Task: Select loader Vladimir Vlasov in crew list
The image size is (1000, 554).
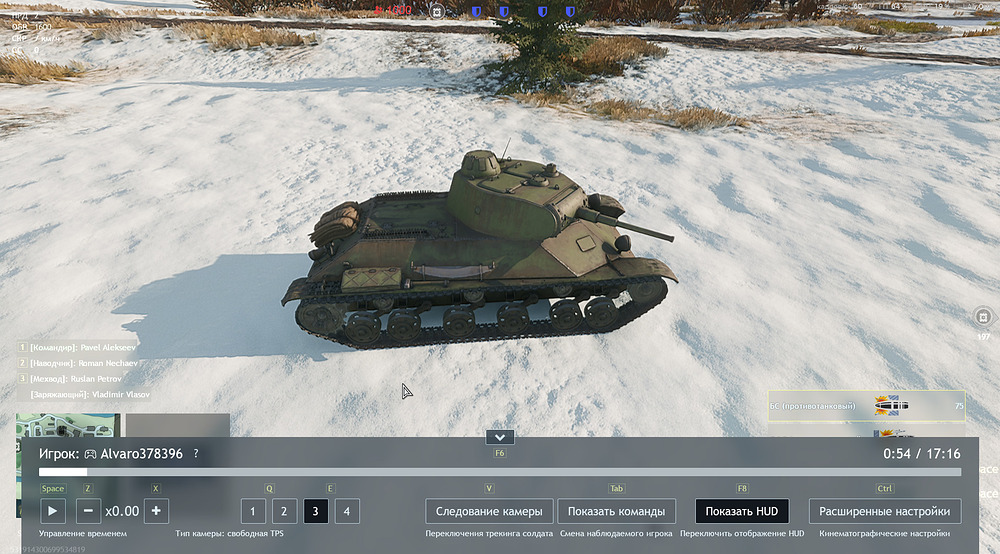Action: coord(83,395)
